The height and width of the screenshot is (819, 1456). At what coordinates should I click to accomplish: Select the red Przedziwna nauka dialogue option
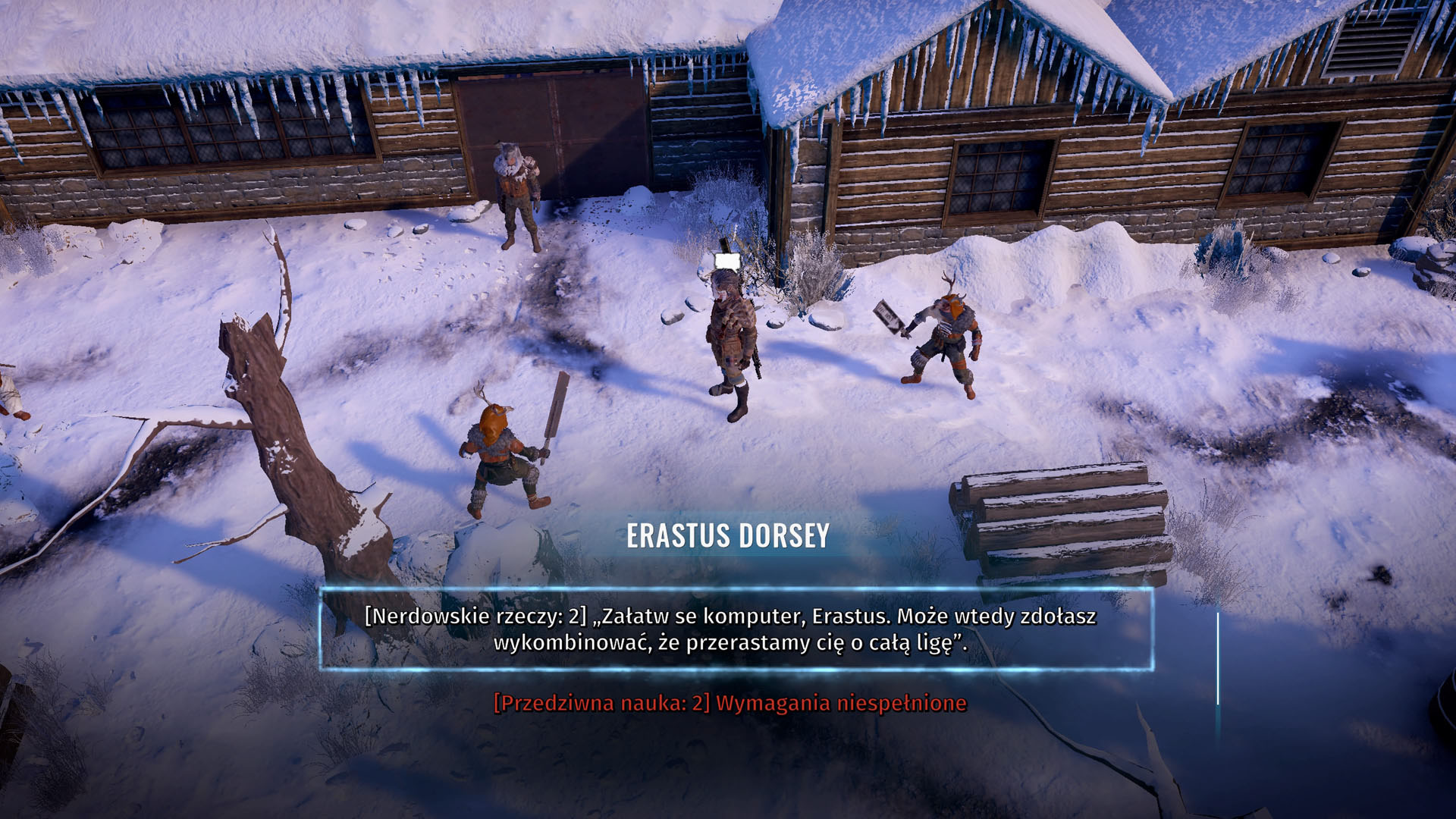pyautogui.click(x=730, y=703)
